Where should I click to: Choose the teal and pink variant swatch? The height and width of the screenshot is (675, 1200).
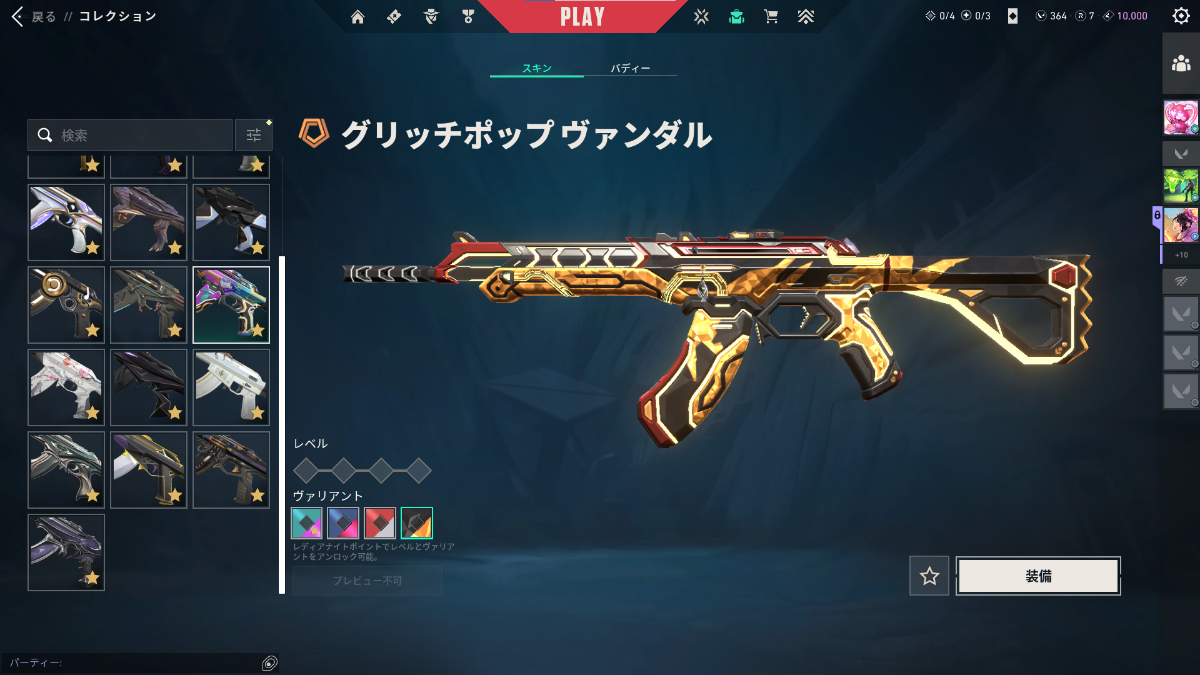(x=307, y=523)
